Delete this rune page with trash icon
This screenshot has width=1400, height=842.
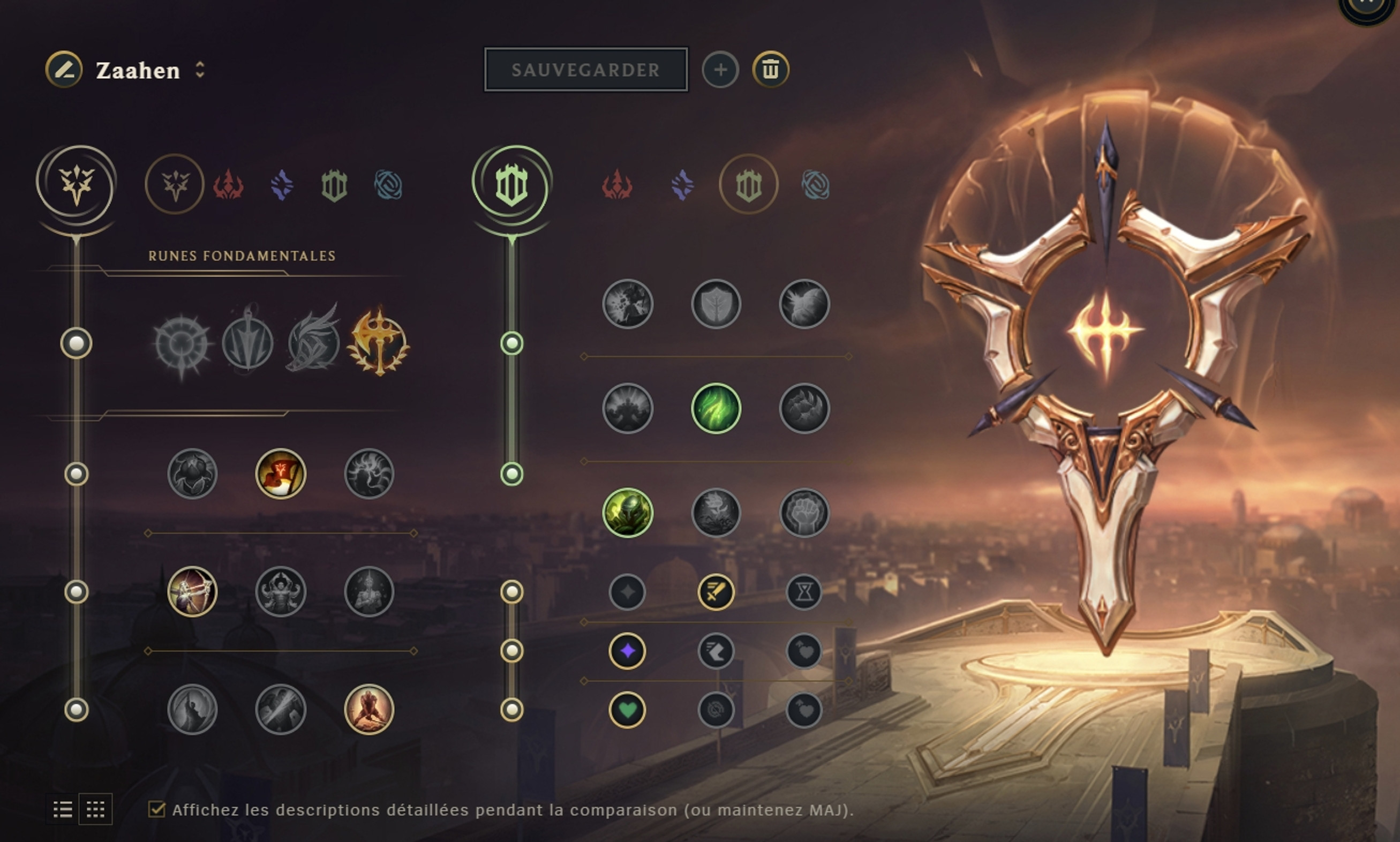[769, 69]
